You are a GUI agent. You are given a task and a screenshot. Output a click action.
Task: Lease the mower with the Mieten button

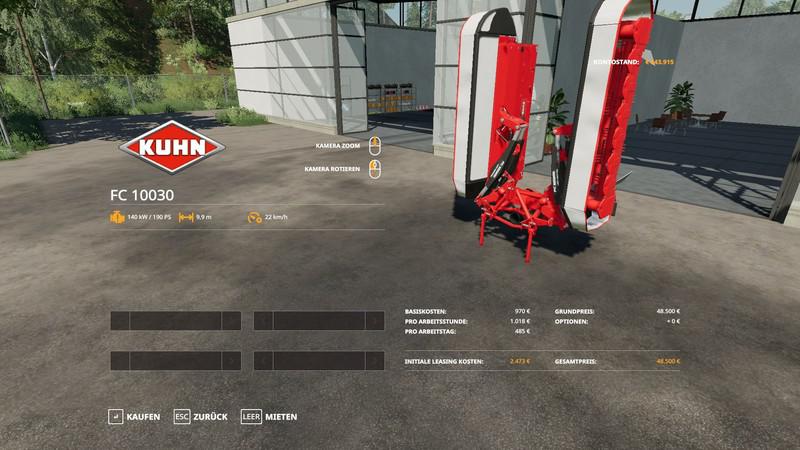269,416
